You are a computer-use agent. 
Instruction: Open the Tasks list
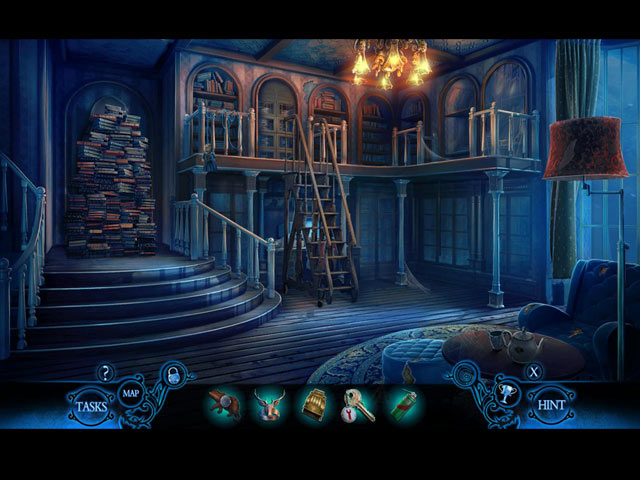92,407
